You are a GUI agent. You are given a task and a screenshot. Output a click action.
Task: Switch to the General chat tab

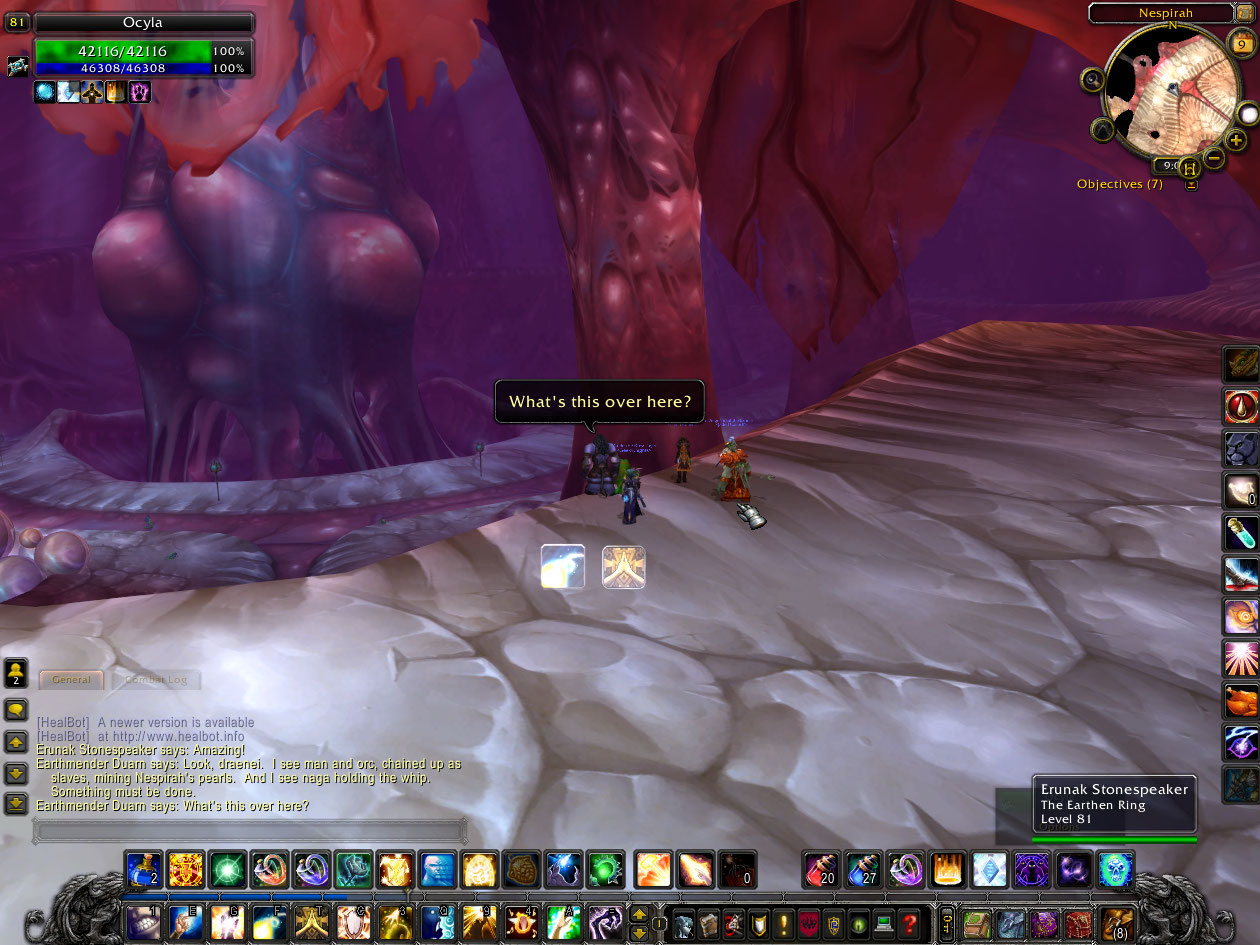click(71, 680)
